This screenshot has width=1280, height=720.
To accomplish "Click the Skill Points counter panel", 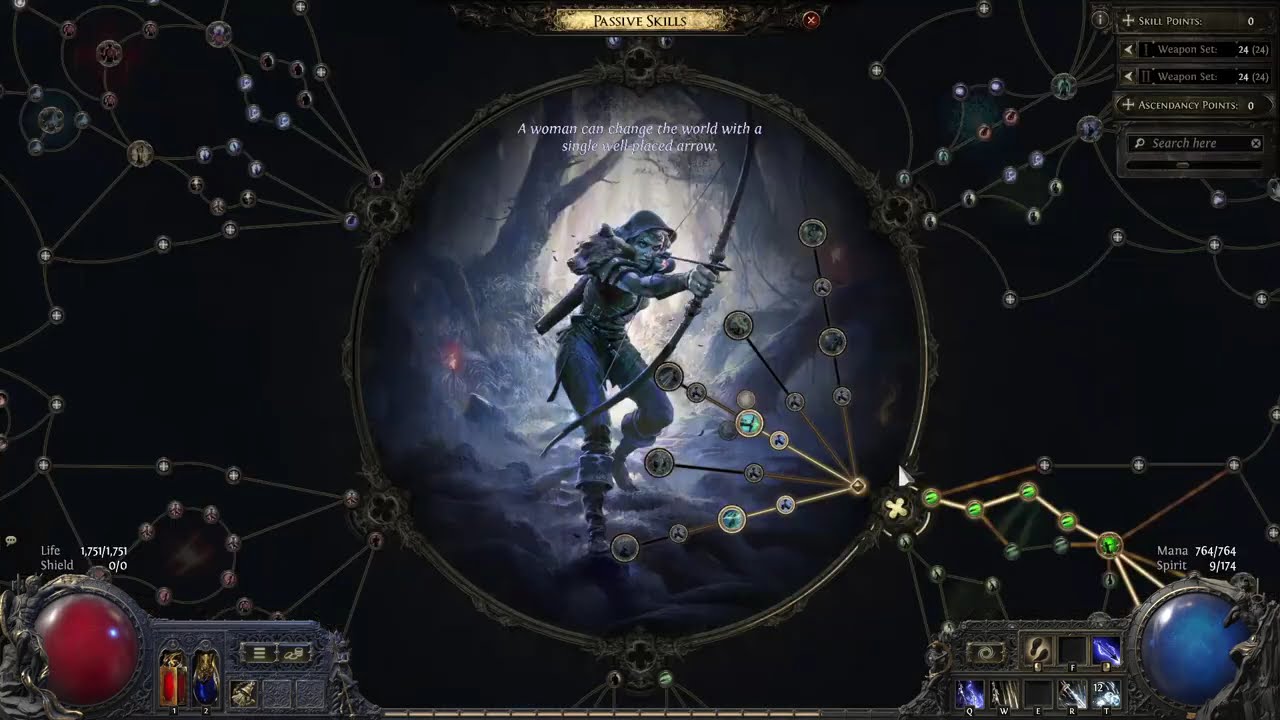I will (1190, 20).
